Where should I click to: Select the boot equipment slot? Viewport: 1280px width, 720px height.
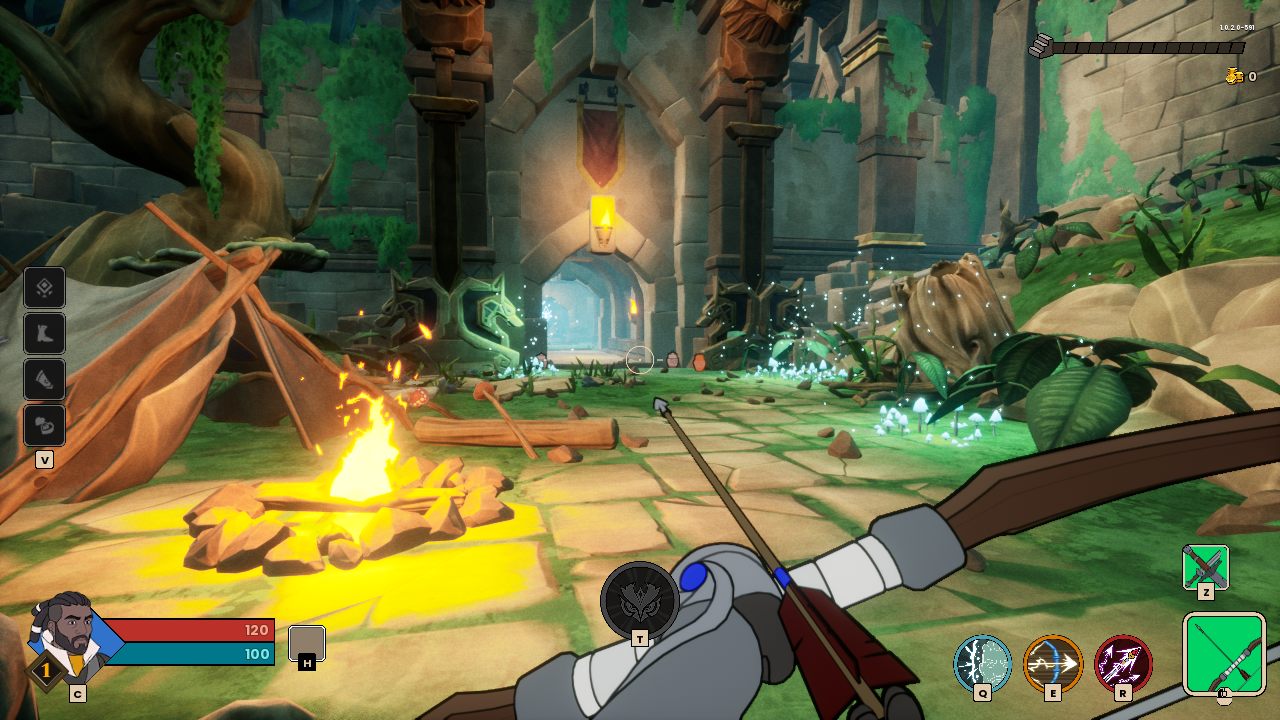(45, 334)
